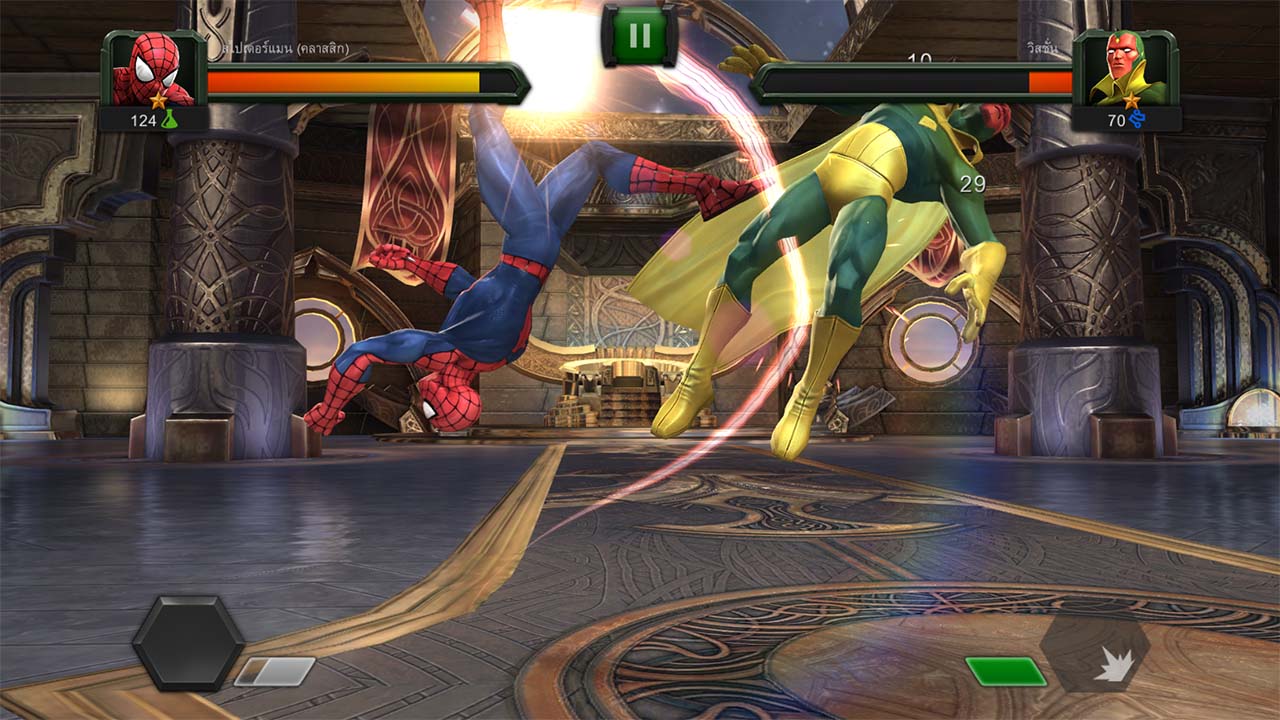Activate the player's special attack hexagon button
Screen dimensions: 1280x720
coord(188,643)
